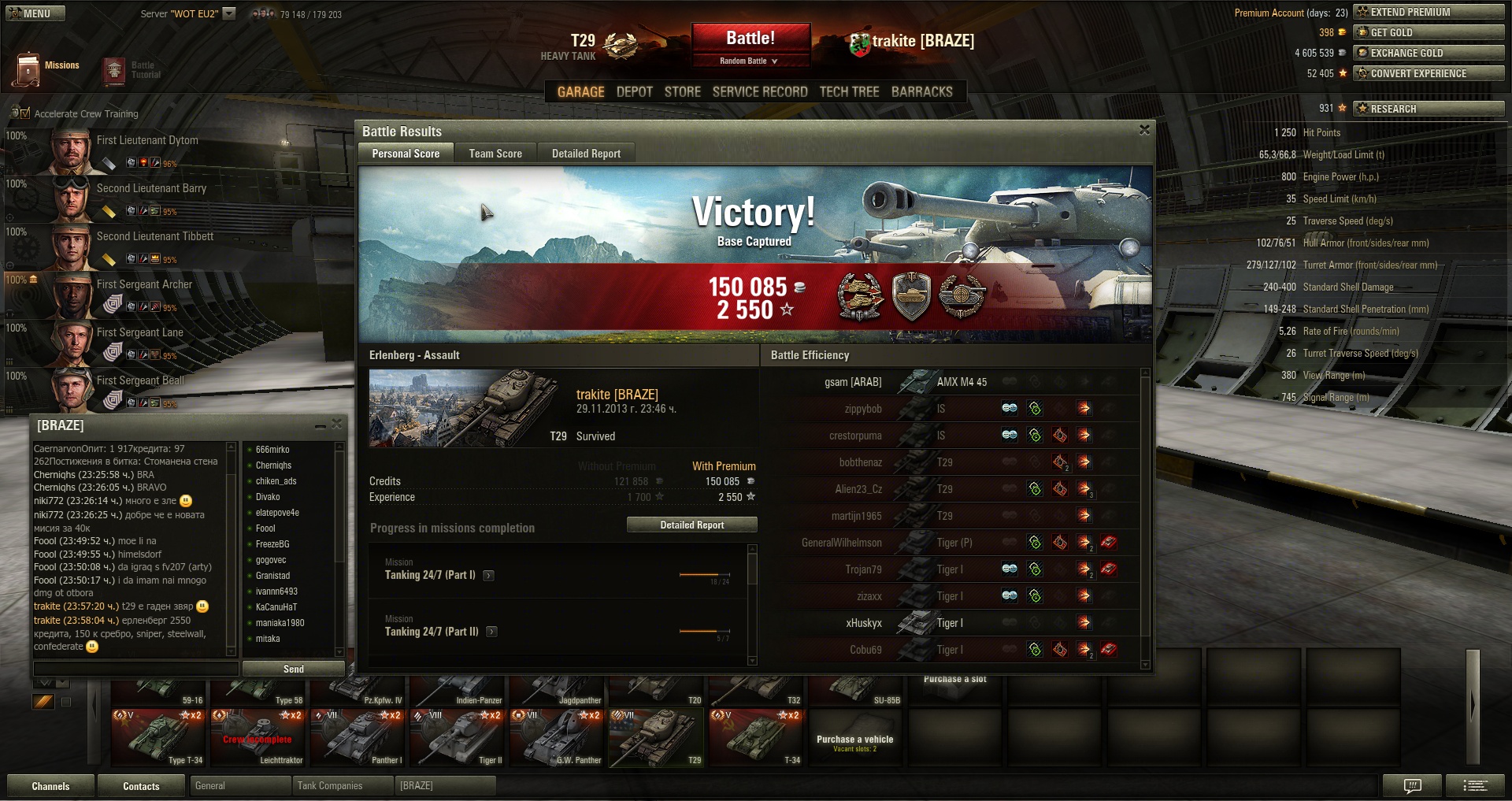The height and width of the screenshot is (801, 1512).
Task: Click the GET GOLD button
Action: 1428,32
